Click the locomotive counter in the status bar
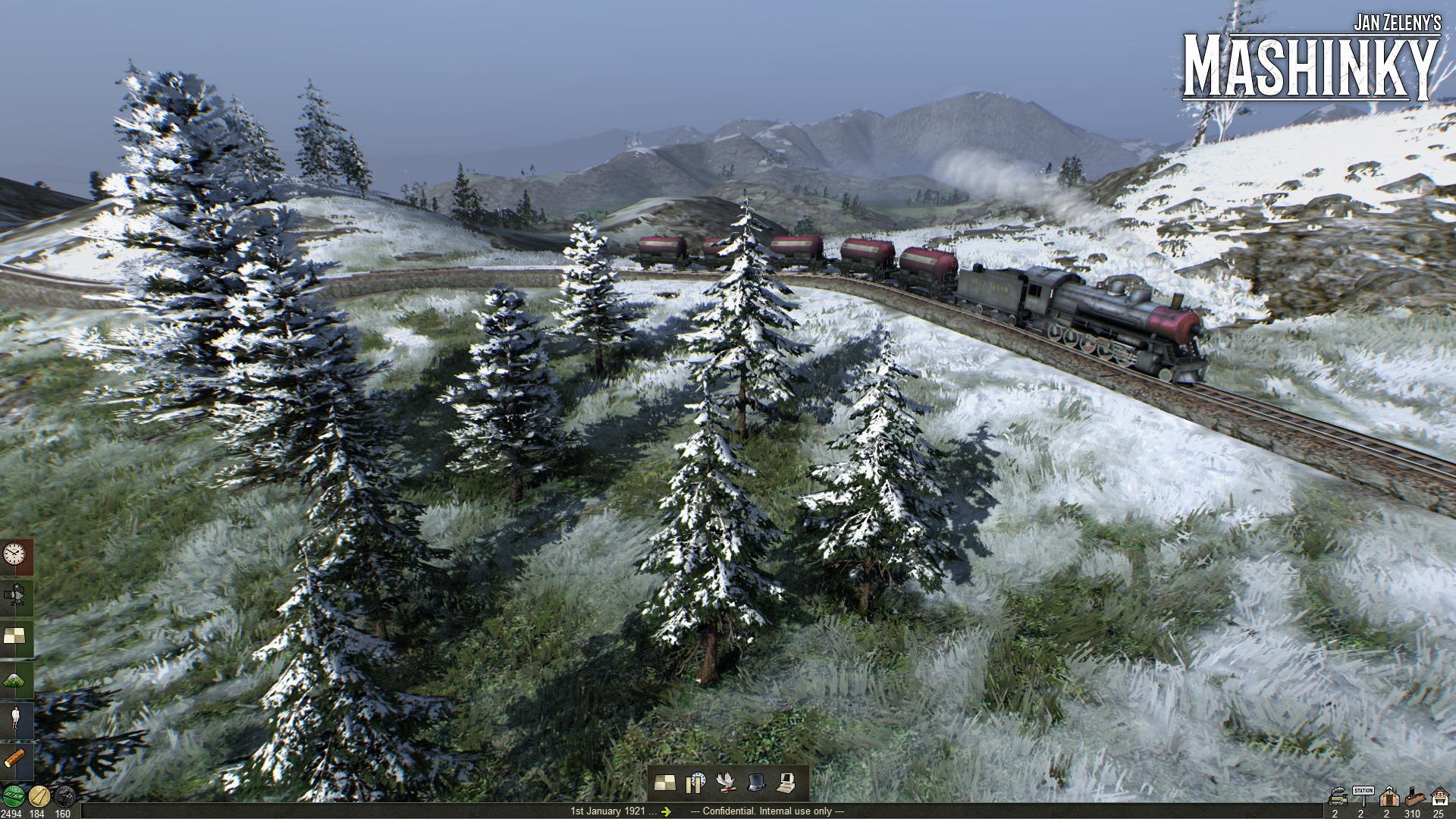The image size is (1456, 819). (x=1337, y=798)
